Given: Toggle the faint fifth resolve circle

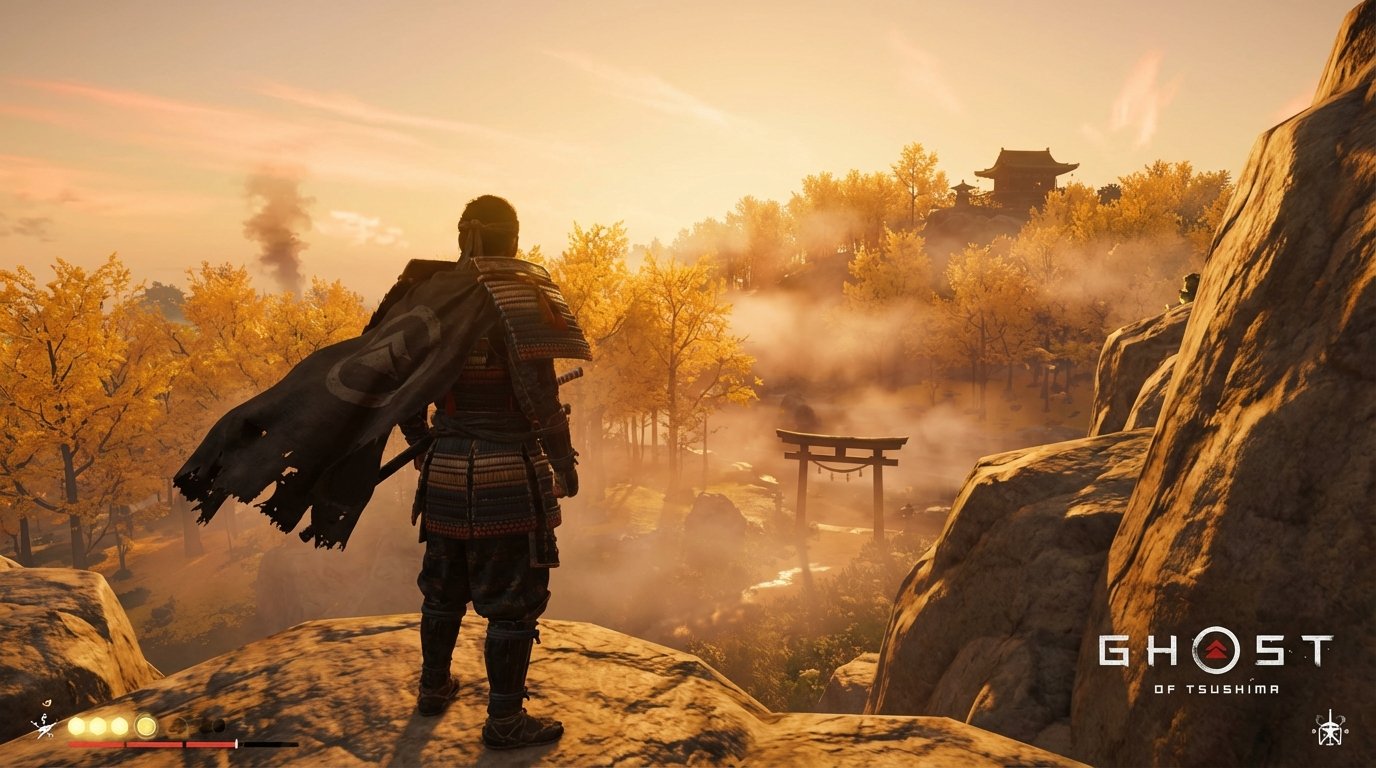Looking at the screenshot, I should (x=178, y=727).
